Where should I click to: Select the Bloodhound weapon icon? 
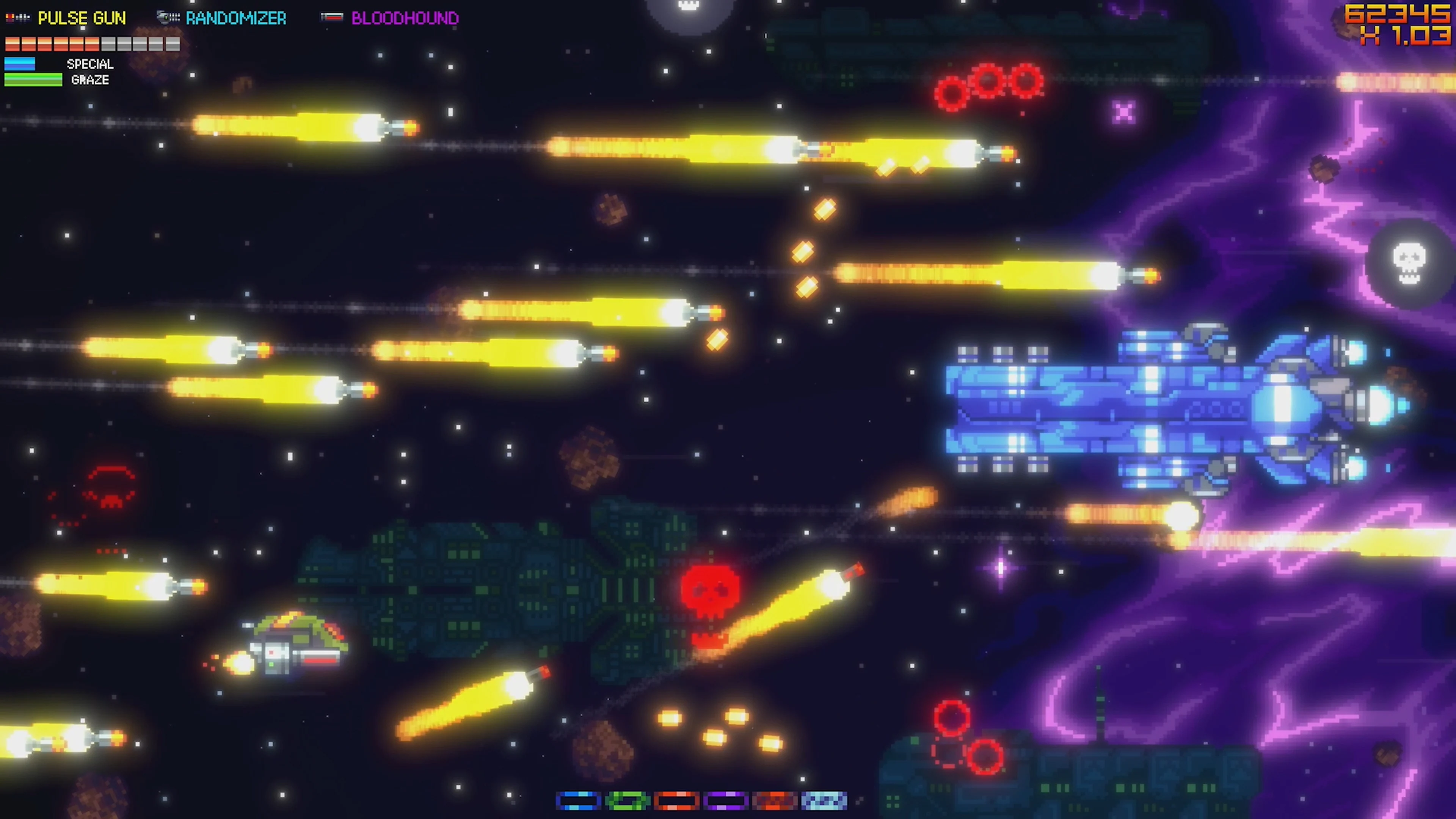click(334, 17)
